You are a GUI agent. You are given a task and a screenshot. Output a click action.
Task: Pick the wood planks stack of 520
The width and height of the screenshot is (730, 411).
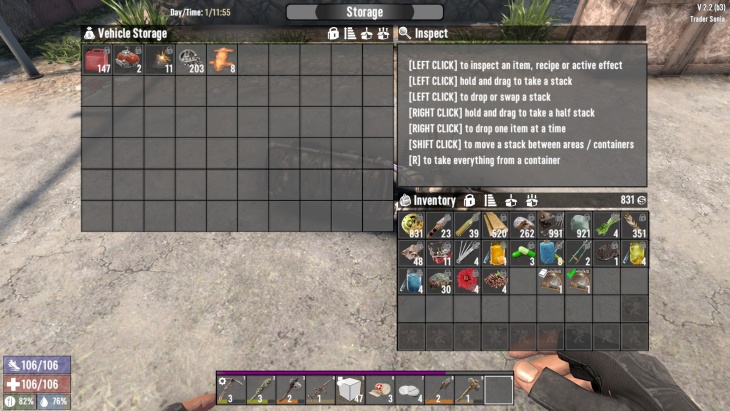tap(495, 225)
